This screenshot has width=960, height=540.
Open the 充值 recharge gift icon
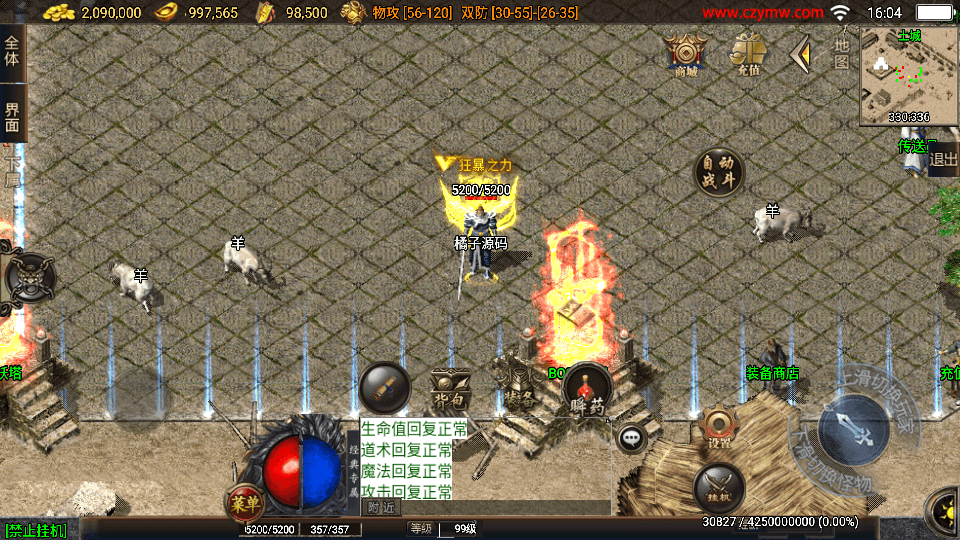747,54
